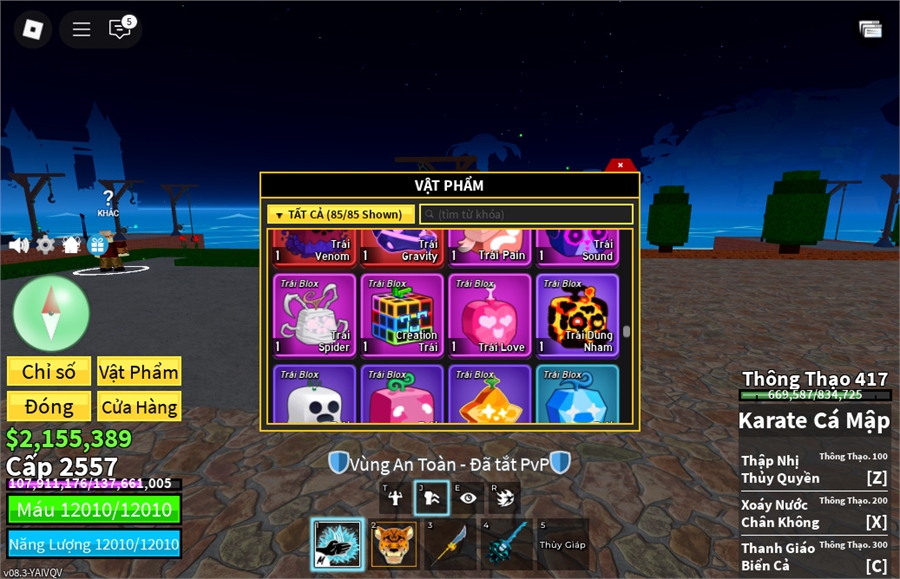Click the white ghost fruit tile
Image resolution: width=900 pixels, height=579 pixels.
point(314,395)
